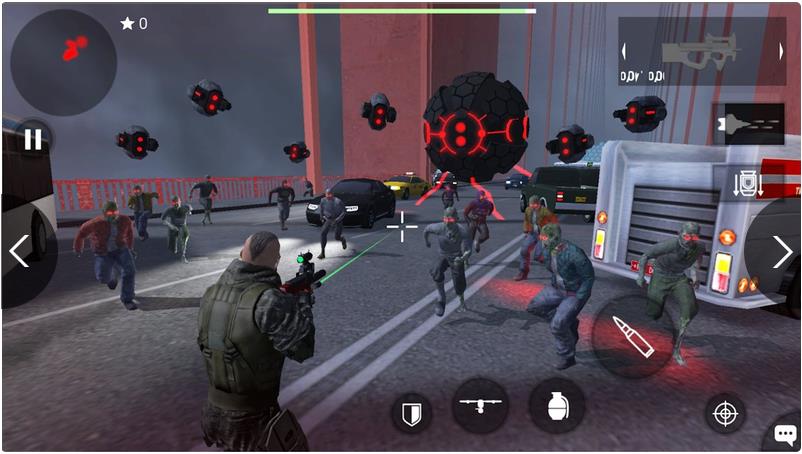Screen dimensions: 802x454
Task: Deploy the drone support
Action: 480,405
